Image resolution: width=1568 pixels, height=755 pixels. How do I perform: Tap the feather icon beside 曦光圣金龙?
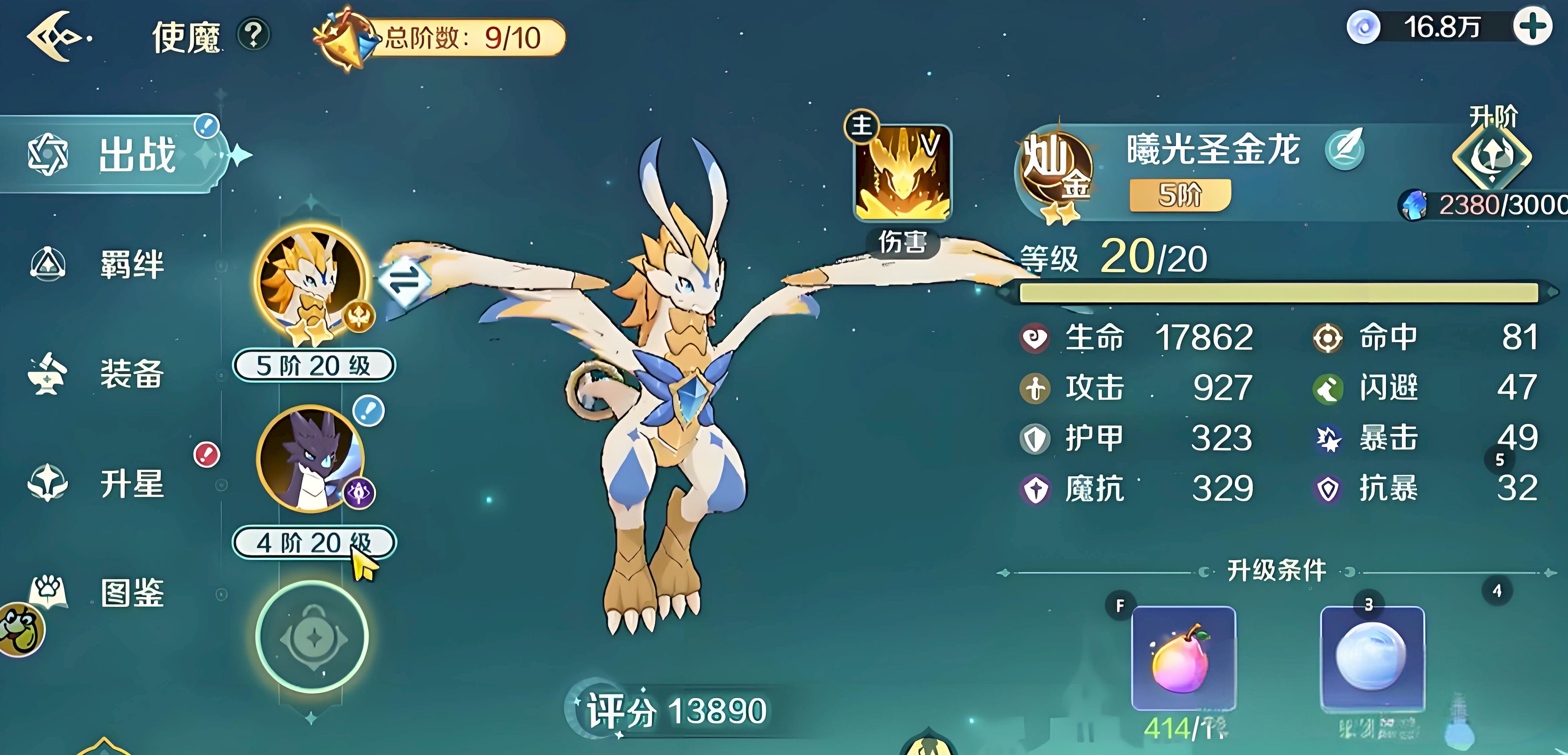pyautogui.click(x=1344, y=149)
